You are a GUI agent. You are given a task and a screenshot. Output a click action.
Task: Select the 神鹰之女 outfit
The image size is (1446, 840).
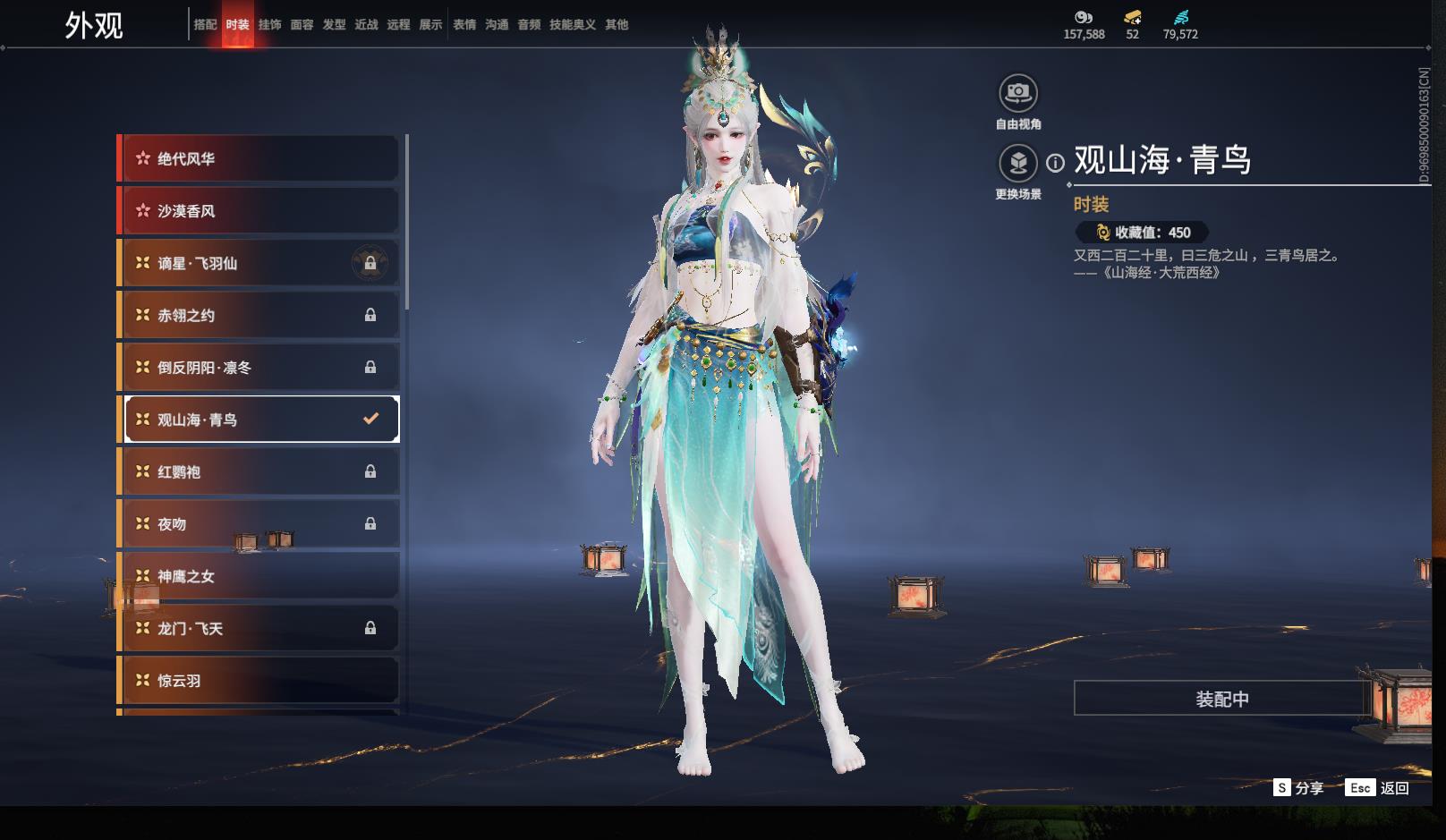pyautogui.click(x=258, y=577)
